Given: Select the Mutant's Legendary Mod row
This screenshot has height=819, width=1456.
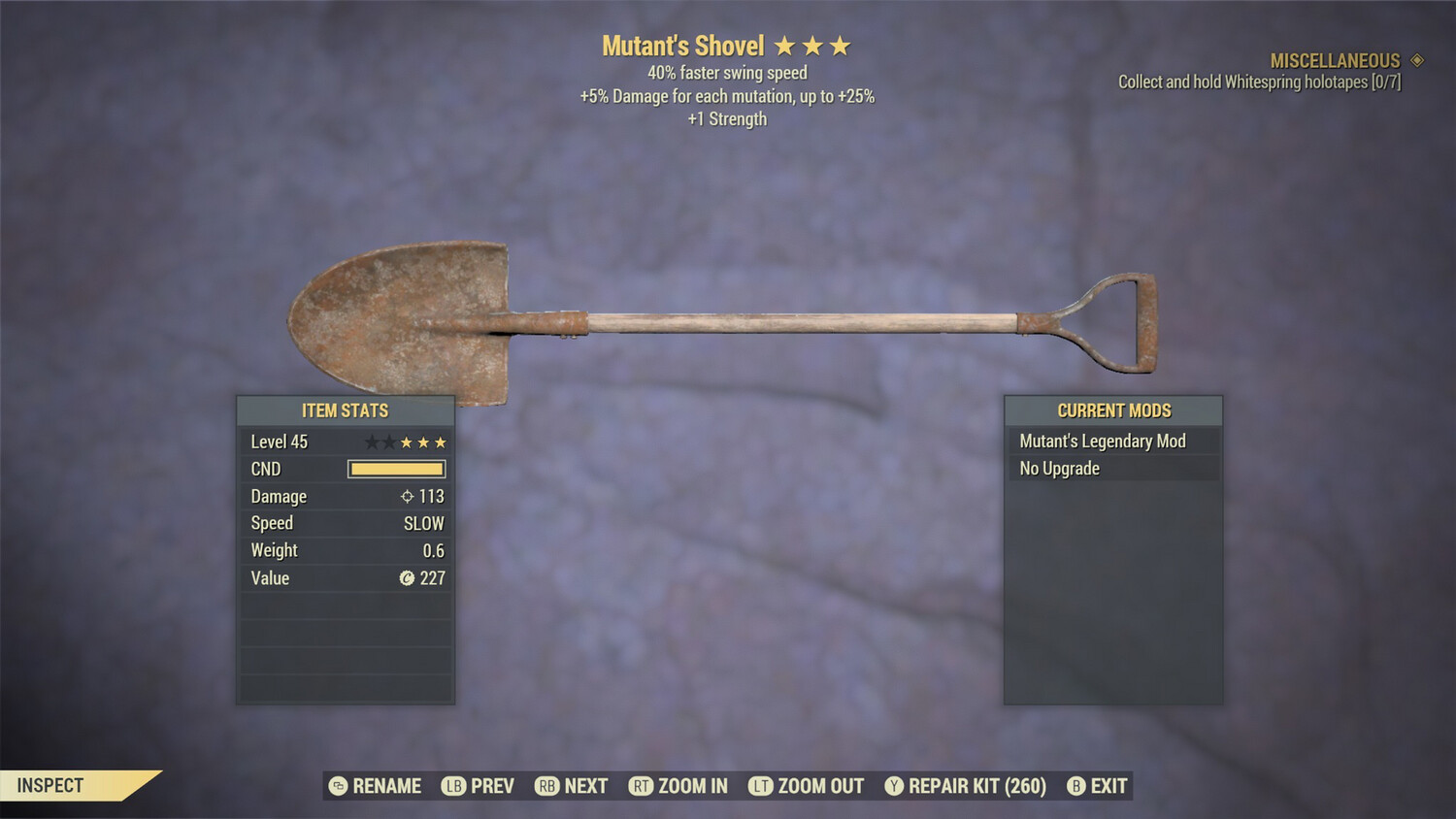Looking at the screenshot, I should pyautogui.click(x=1112, y=442).
